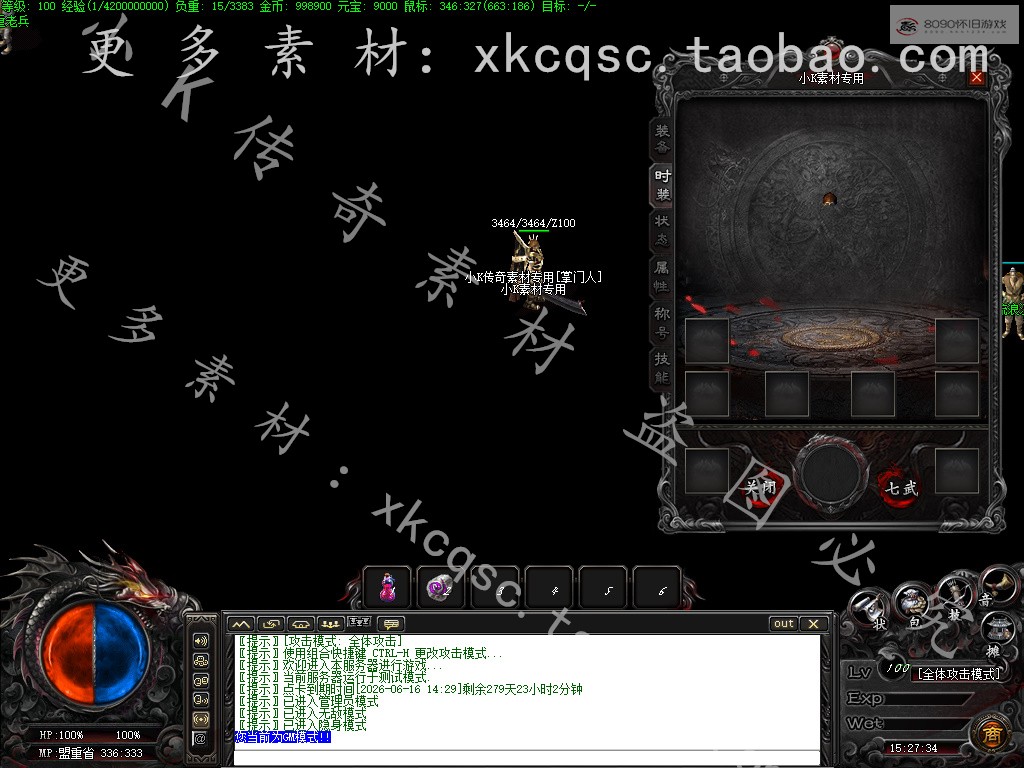The height and width of the screenshot is (768, 1024).
Task: Click the chat window's out button
Action: coord(784,624)
